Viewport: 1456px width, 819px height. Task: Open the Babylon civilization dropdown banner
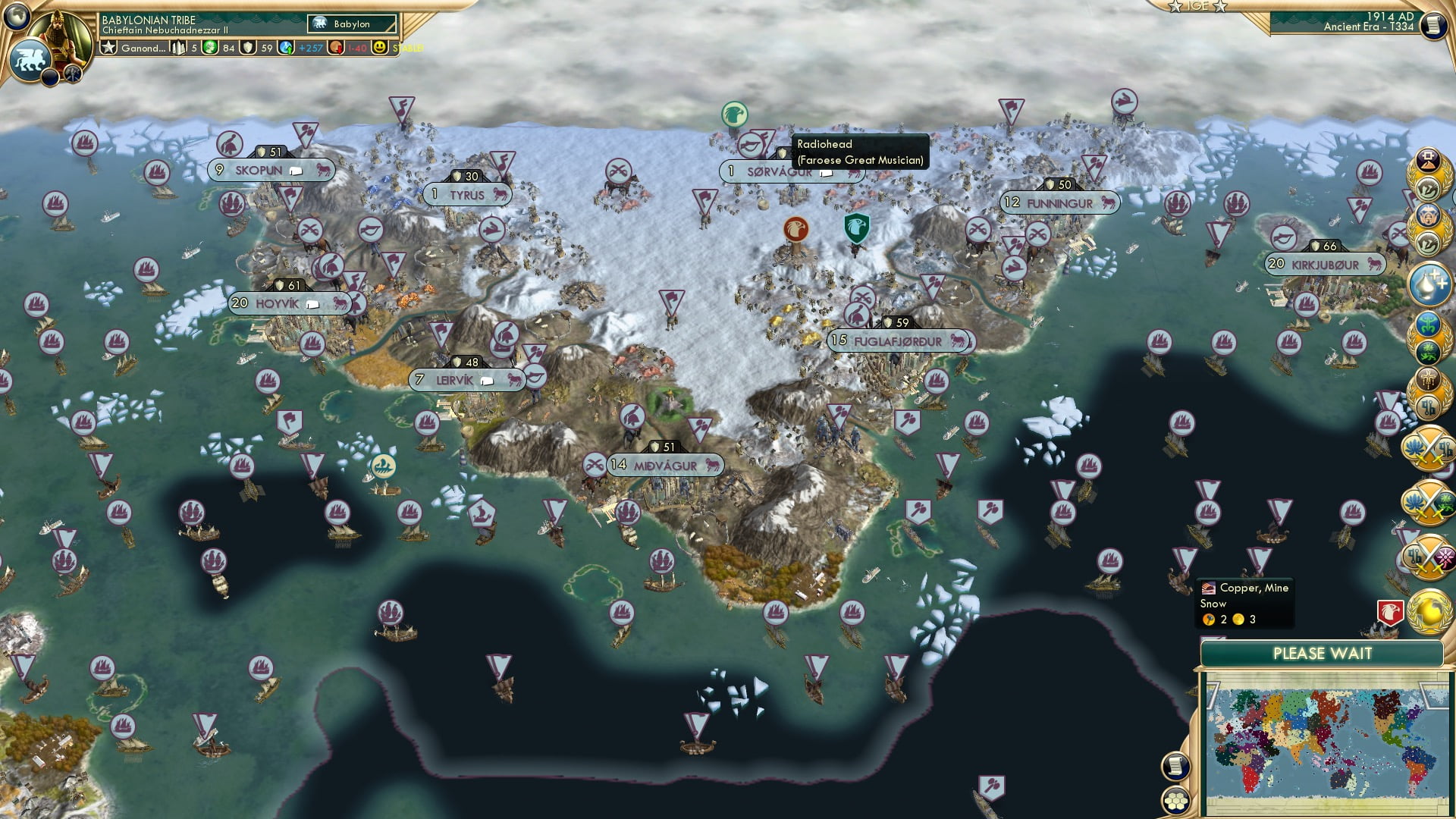[350, 24]
